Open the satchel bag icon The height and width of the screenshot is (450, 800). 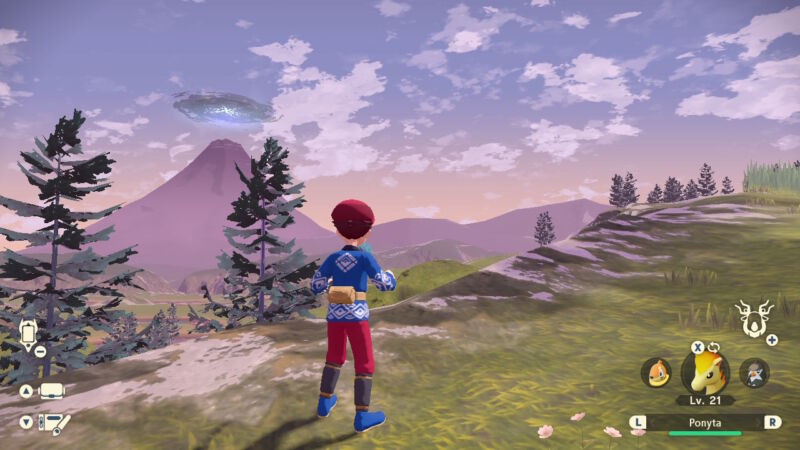51,390
